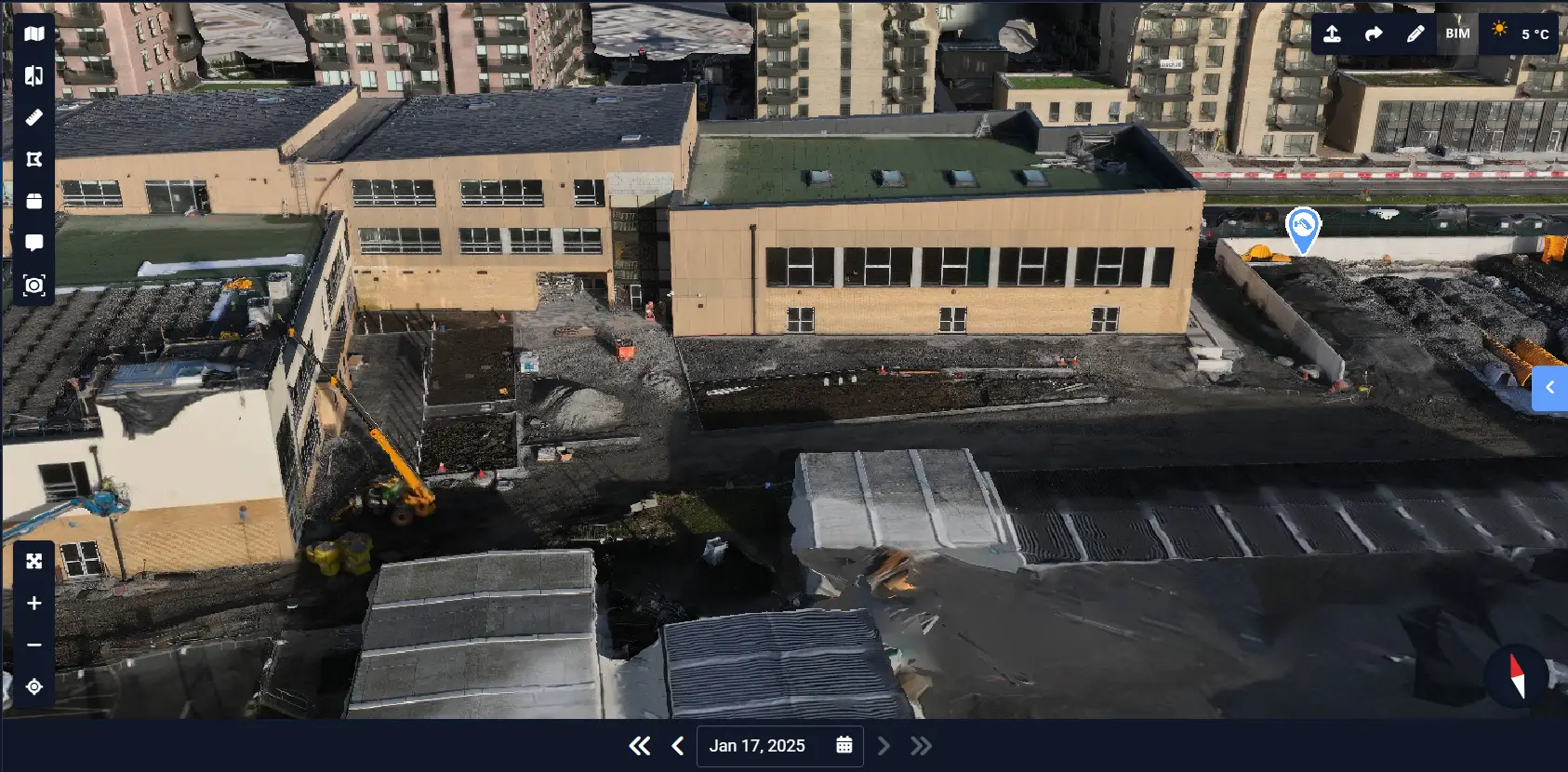Open the annotation pencil tool
The height and width of the screenshot is (772, 1568).
[1415, 33]
